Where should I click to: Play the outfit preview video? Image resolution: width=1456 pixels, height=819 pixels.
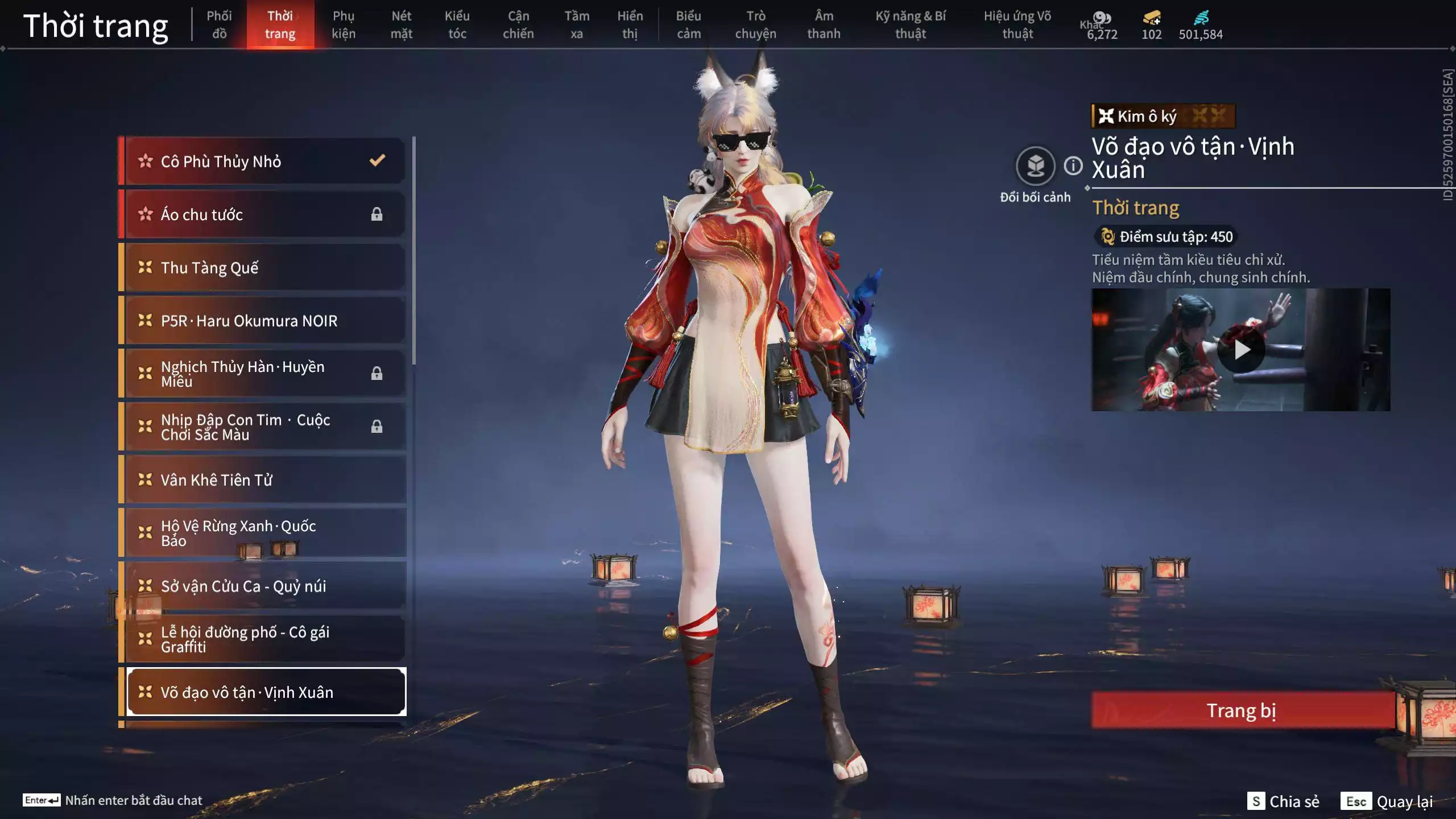[1240, 350]
